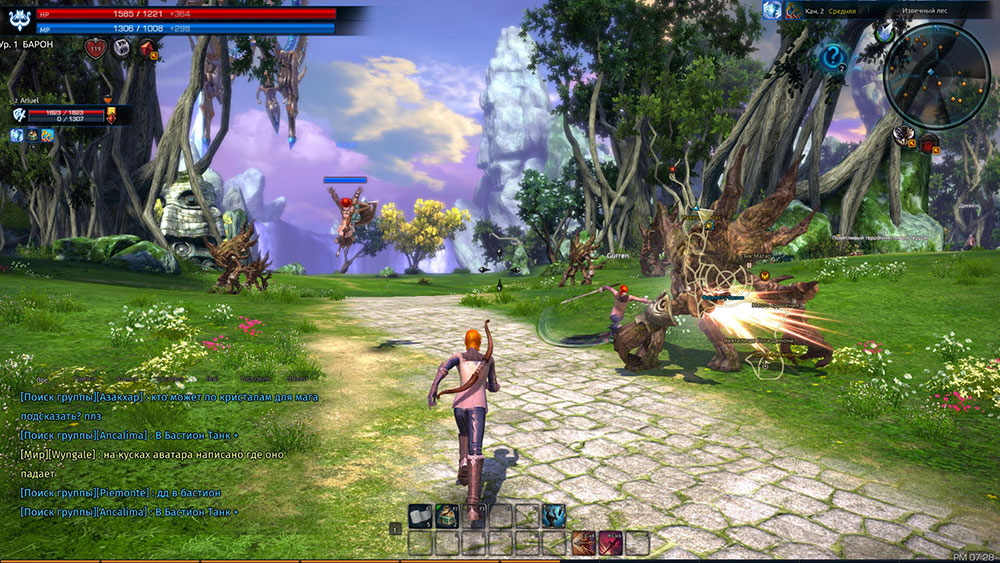The width and height of the screenshot is (1000, 563).
Task: Fire the orange arrow shot skill
Action: point(582,543)
